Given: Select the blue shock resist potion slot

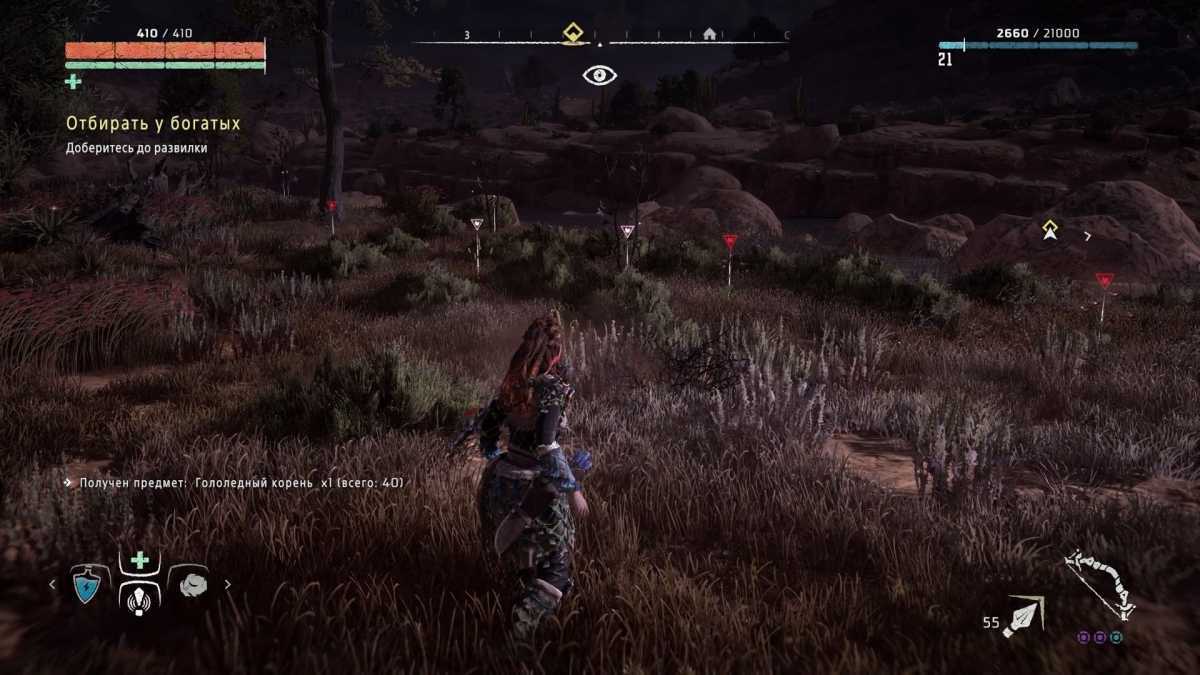Looking at the screenshot, I should 90,584.
